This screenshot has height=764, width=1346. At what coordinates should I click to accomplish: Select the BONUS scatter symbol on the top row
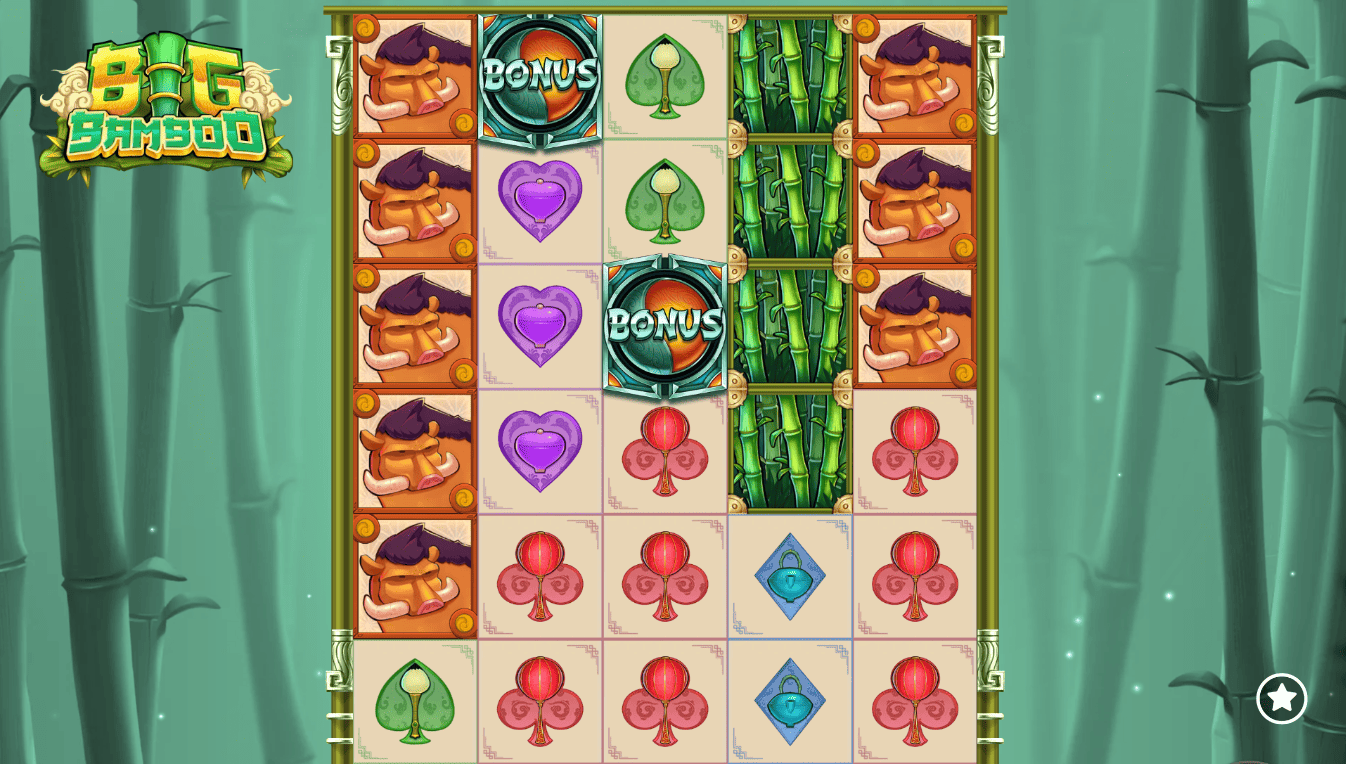(x=540, y=75)
